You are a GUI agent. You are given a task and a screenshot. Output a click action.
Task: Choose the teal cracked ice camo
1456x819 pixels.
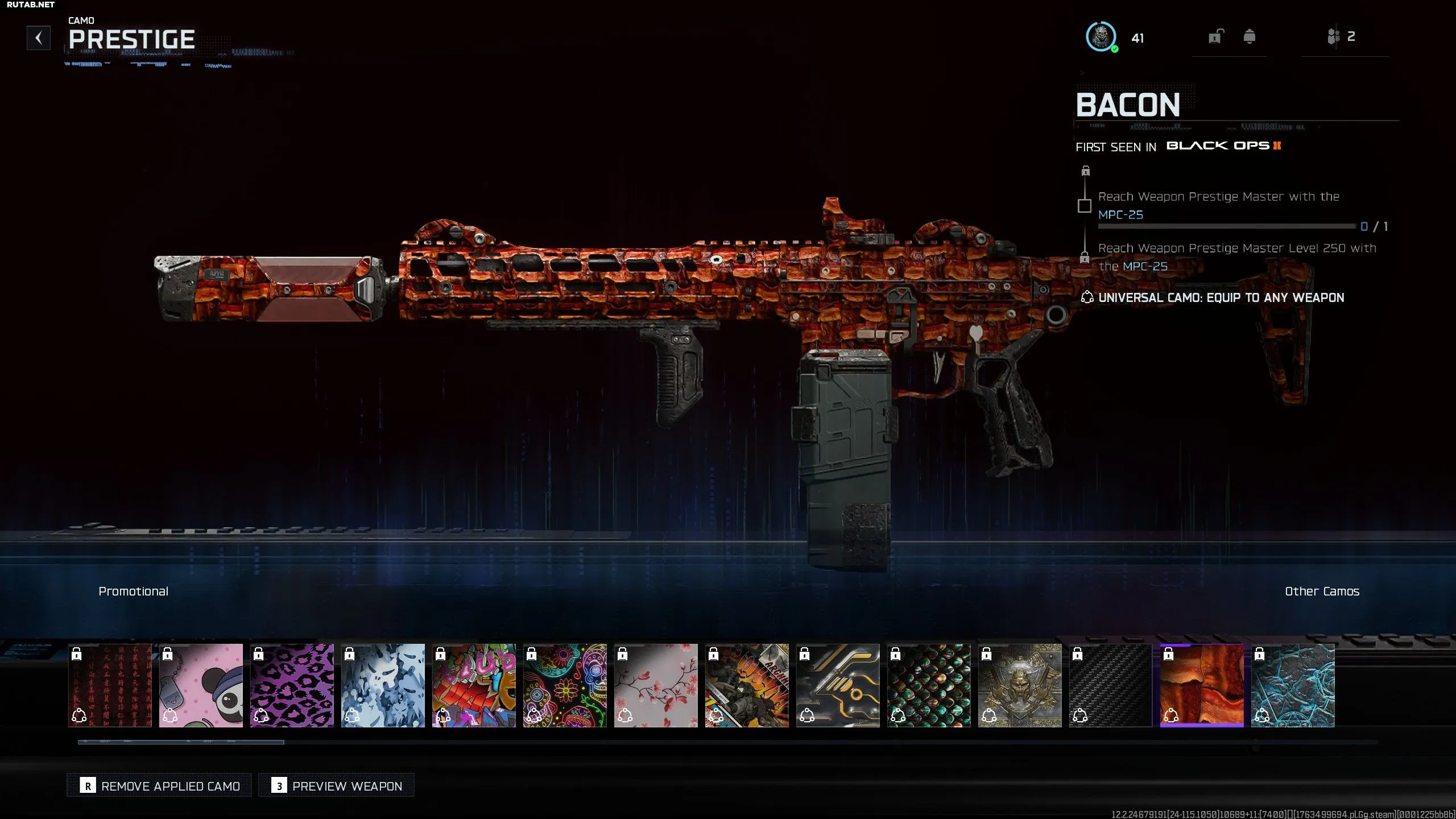(1293, 685)
